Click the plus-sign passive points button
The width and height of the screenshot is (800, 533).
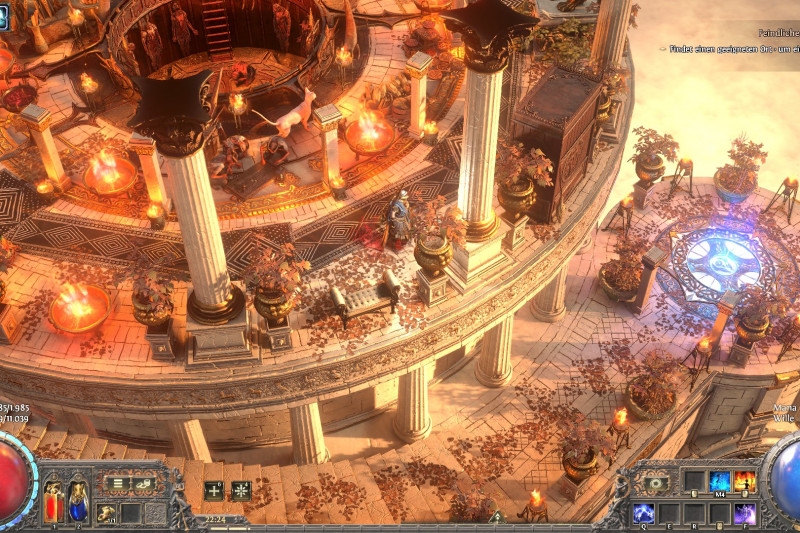tap(214, 490)
